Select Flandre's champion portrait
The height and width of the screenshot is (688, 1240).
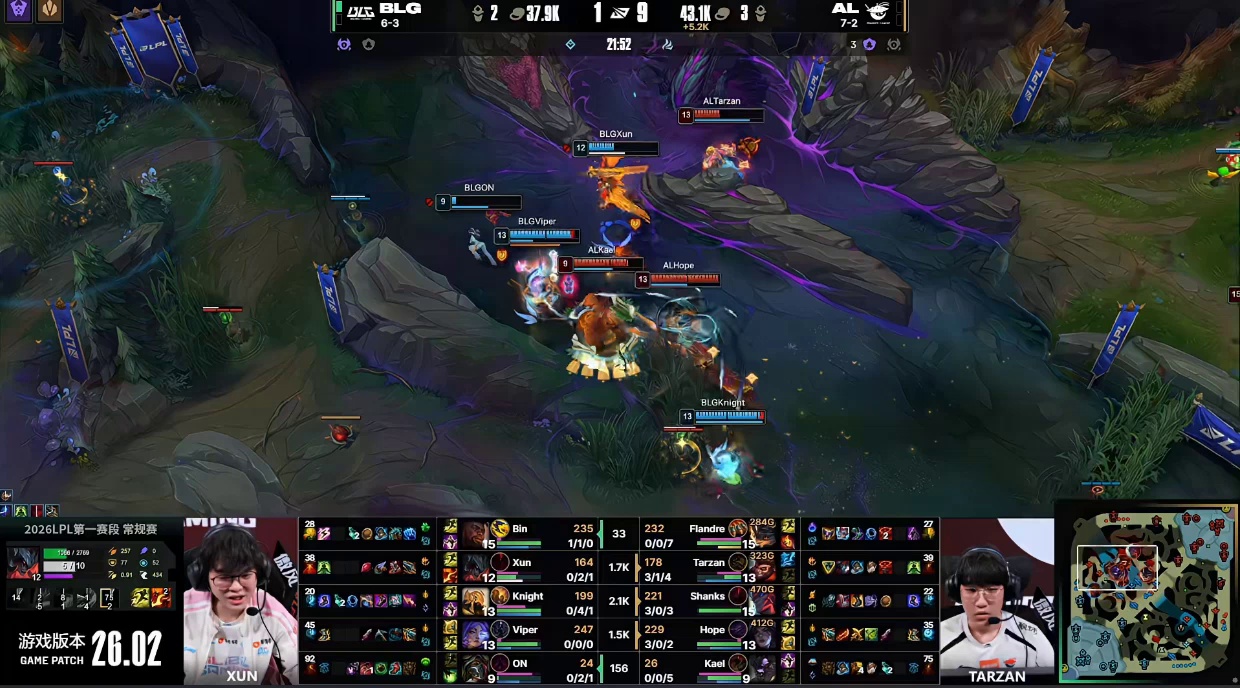click(740, 529)
